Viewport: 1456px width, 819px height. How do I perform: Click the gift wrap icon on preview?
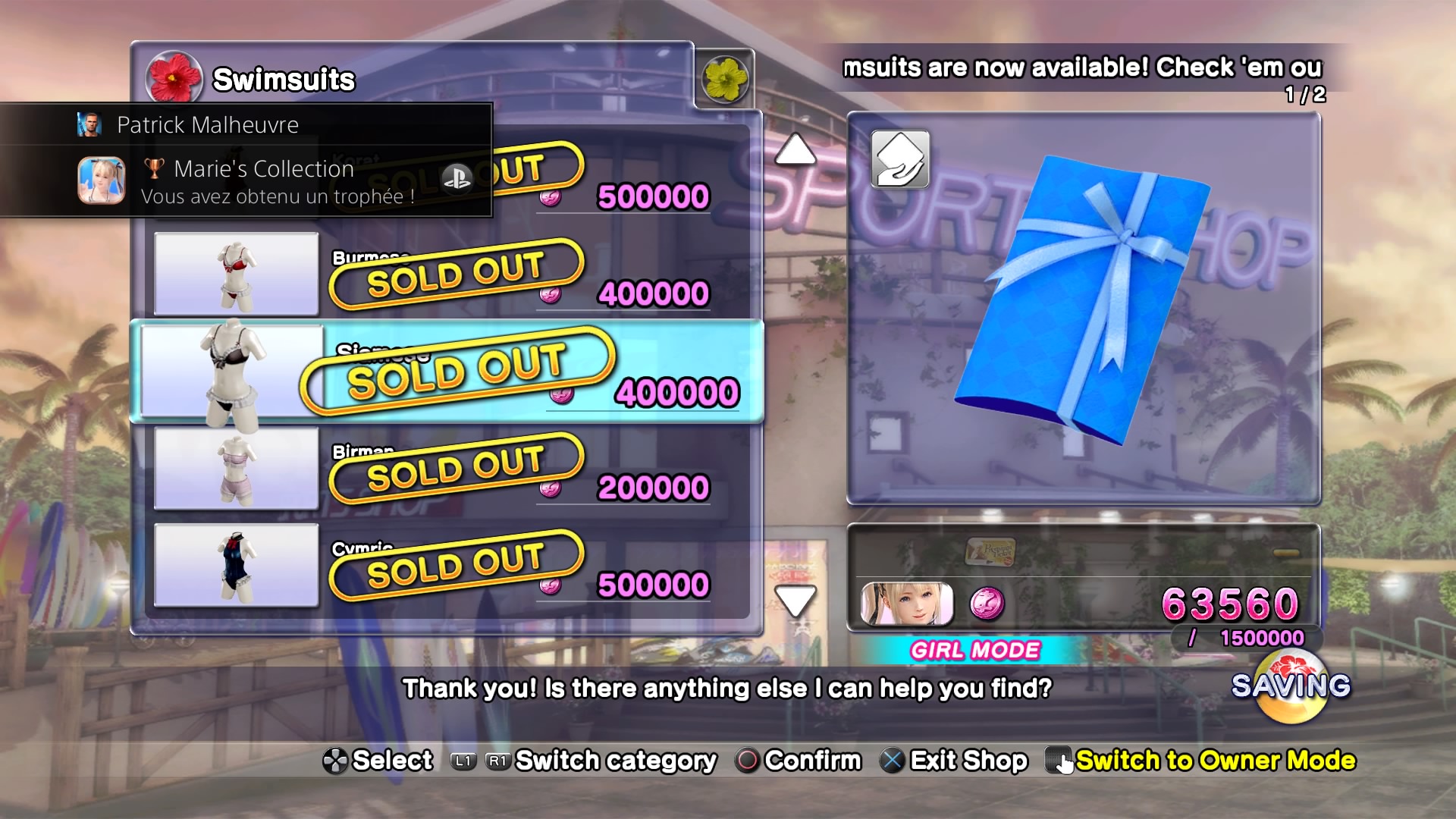point(900,159)
